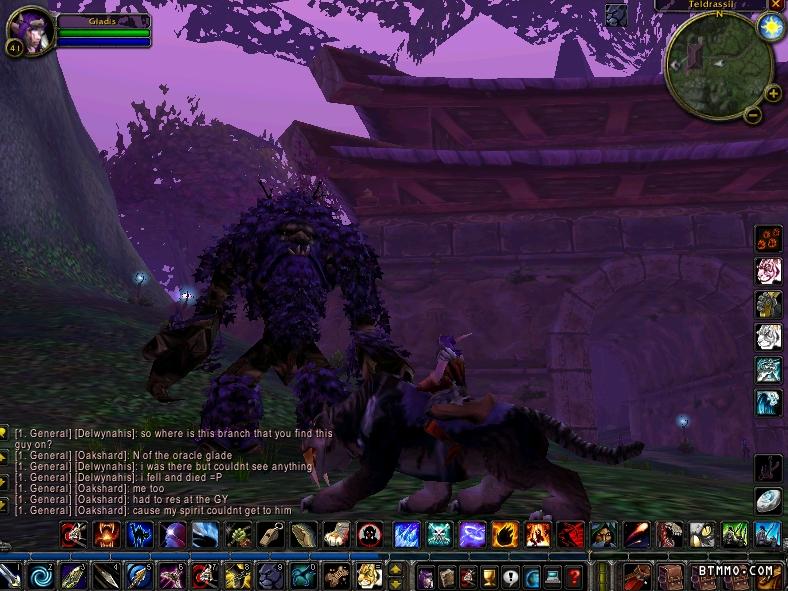
Task: Open the red question mark help button
Action: 573,576
